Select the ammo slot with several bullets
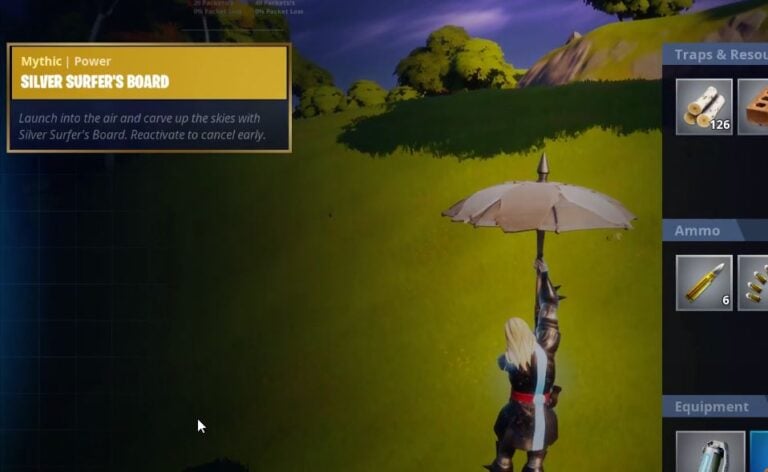The image size is (768, 472). [x=754, y=282]
